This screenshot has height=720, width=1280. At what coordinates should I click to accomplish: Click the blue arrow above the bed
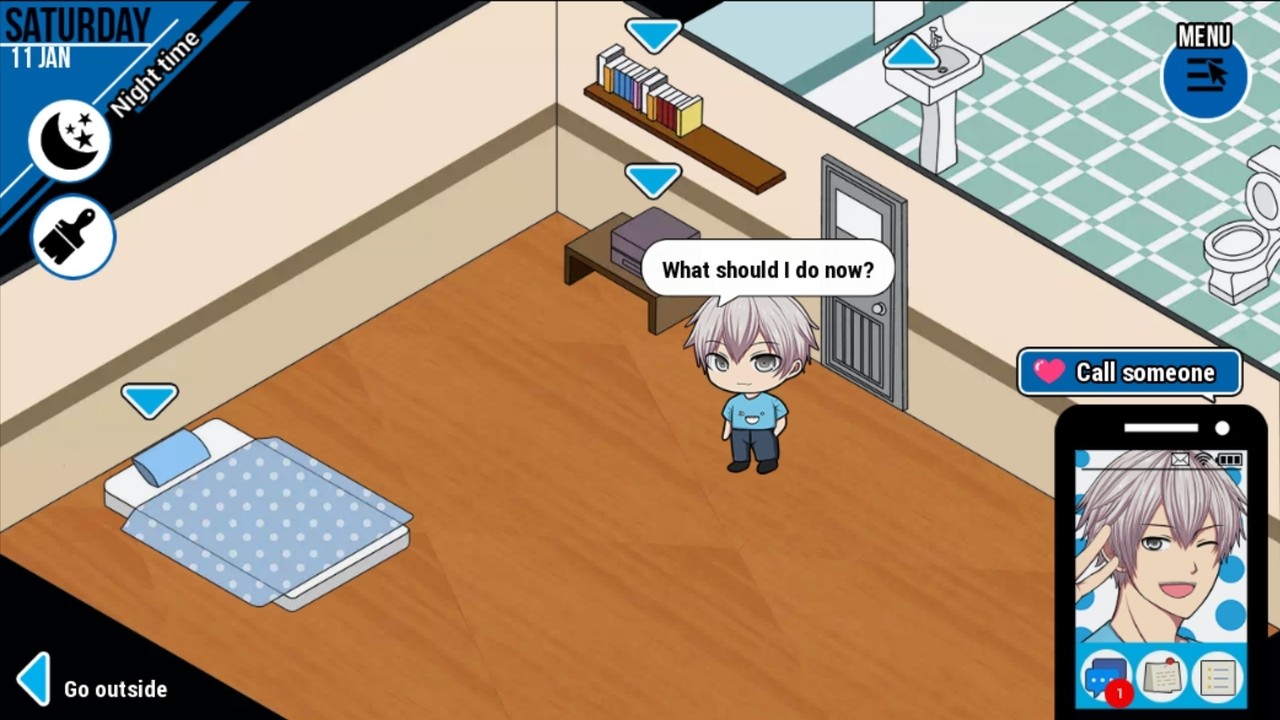[150, 400]
